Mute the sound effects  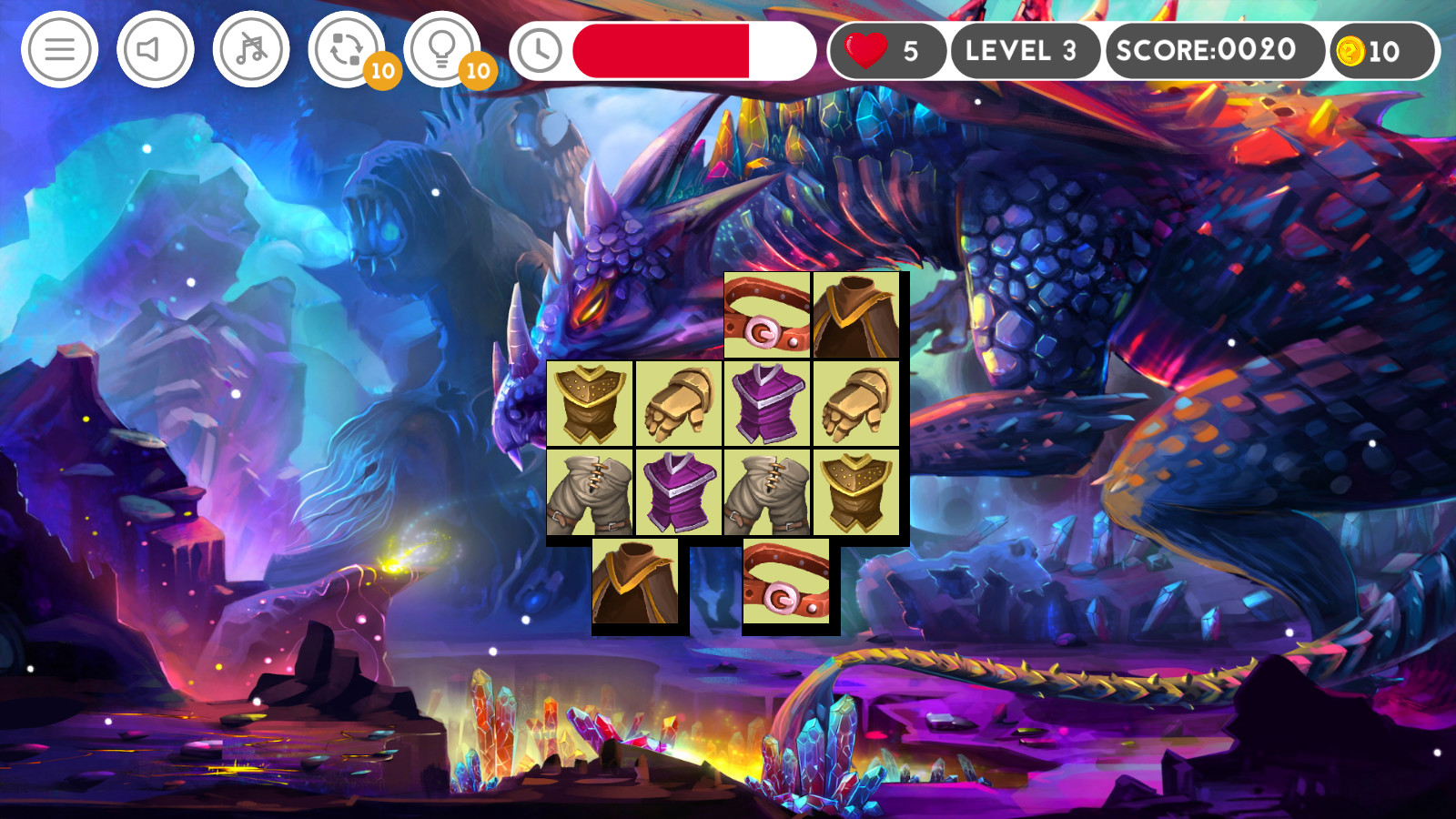click(x=153, y=50)
